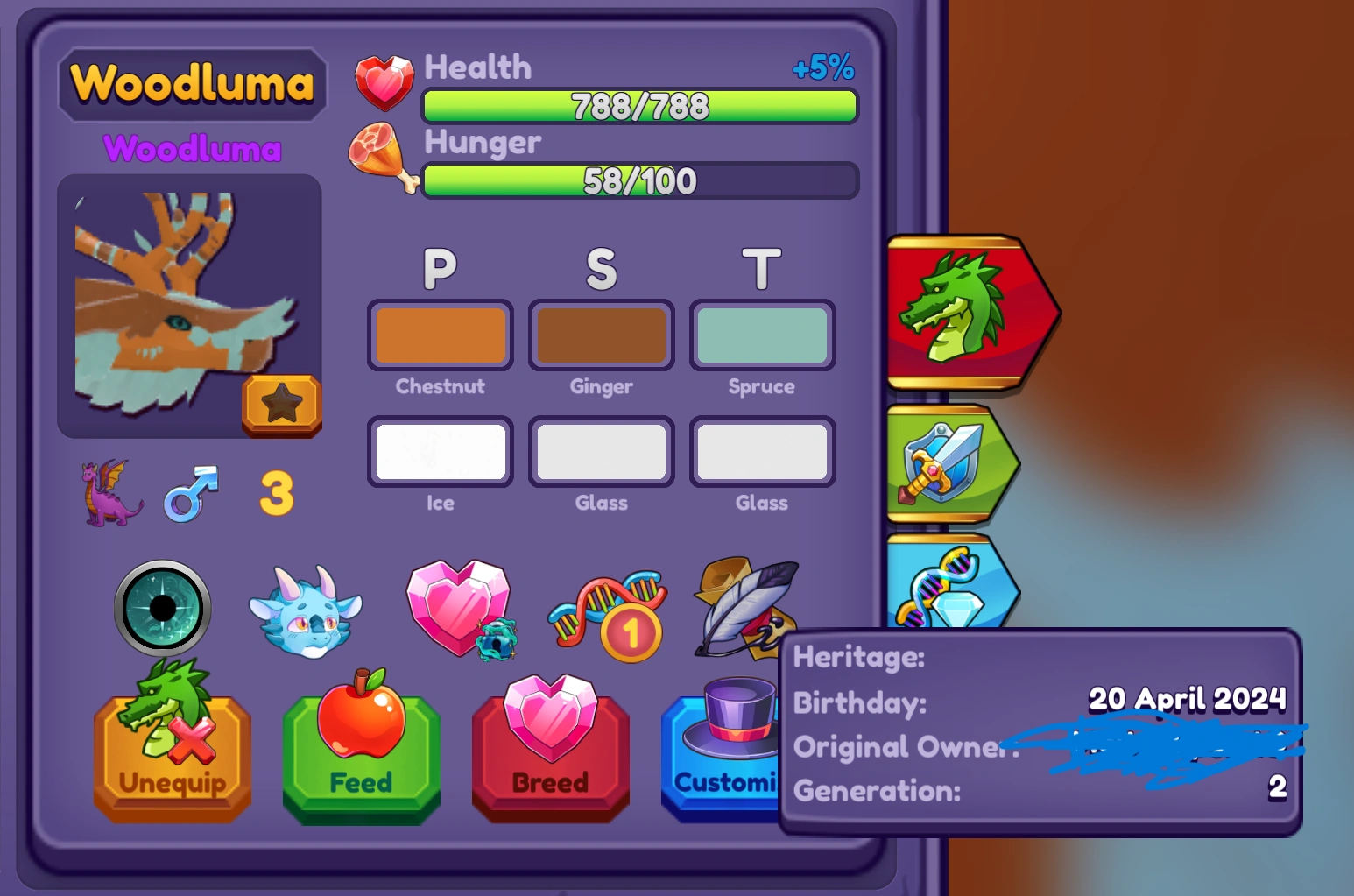Select the blue dragon face trait icon

[307, 610]
